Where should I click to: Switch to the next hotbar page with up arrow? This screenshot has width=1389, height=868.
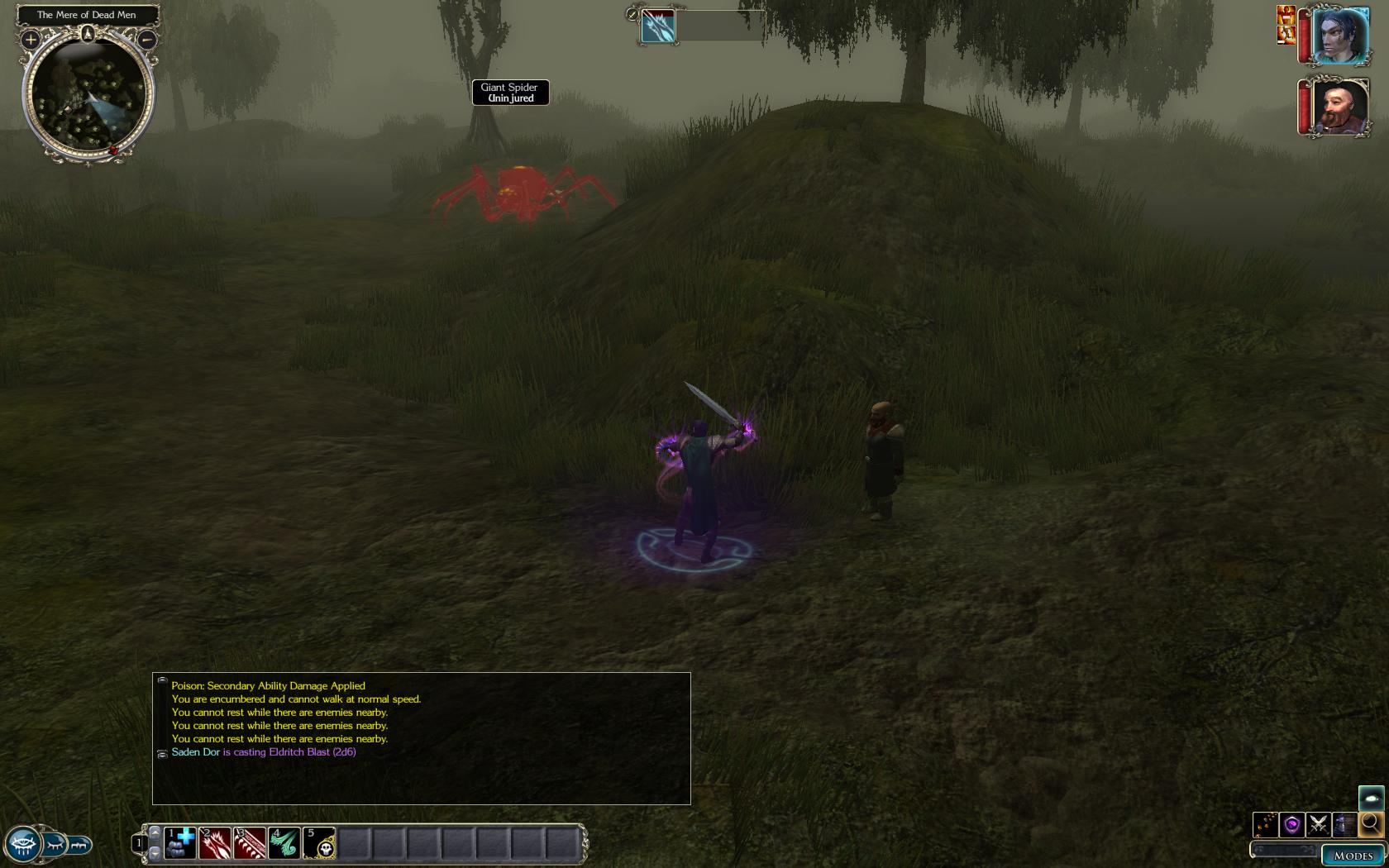click(x=155, y=832)
